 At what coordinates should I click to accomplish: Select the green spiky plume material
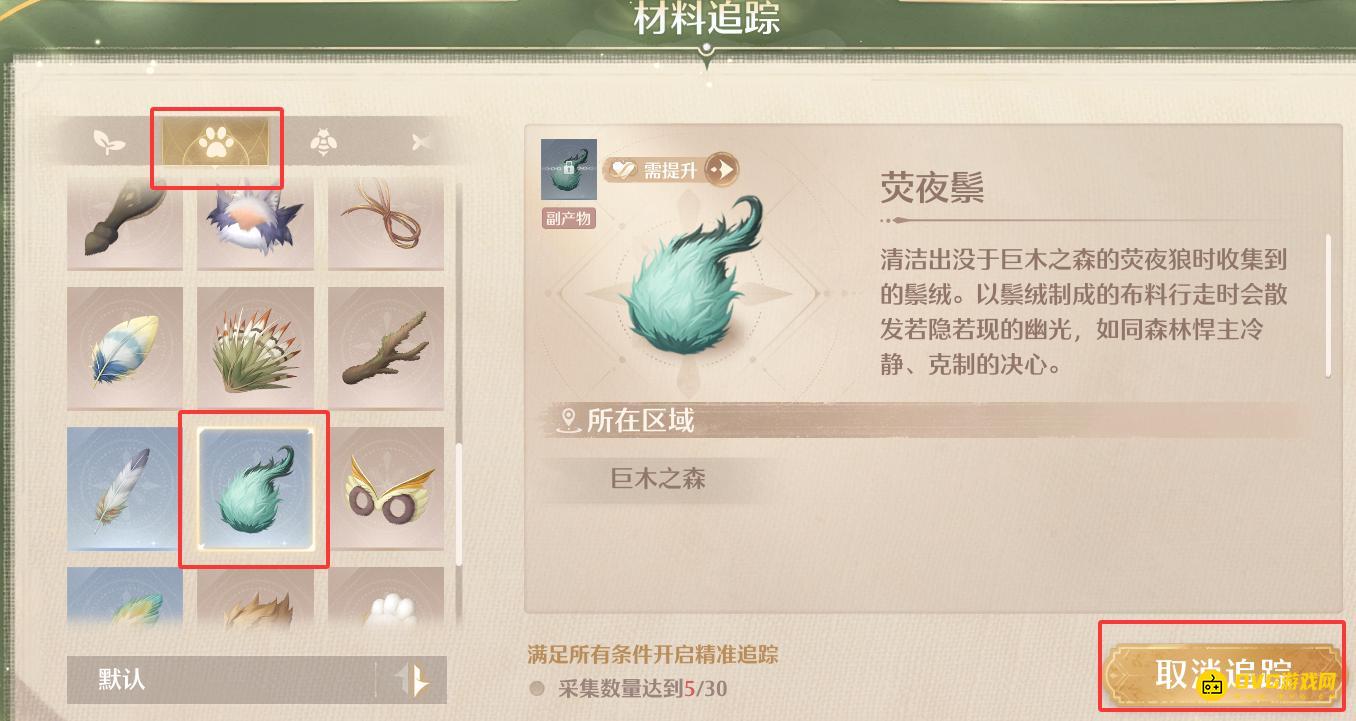pyautogui.click(x=255, y=347)
